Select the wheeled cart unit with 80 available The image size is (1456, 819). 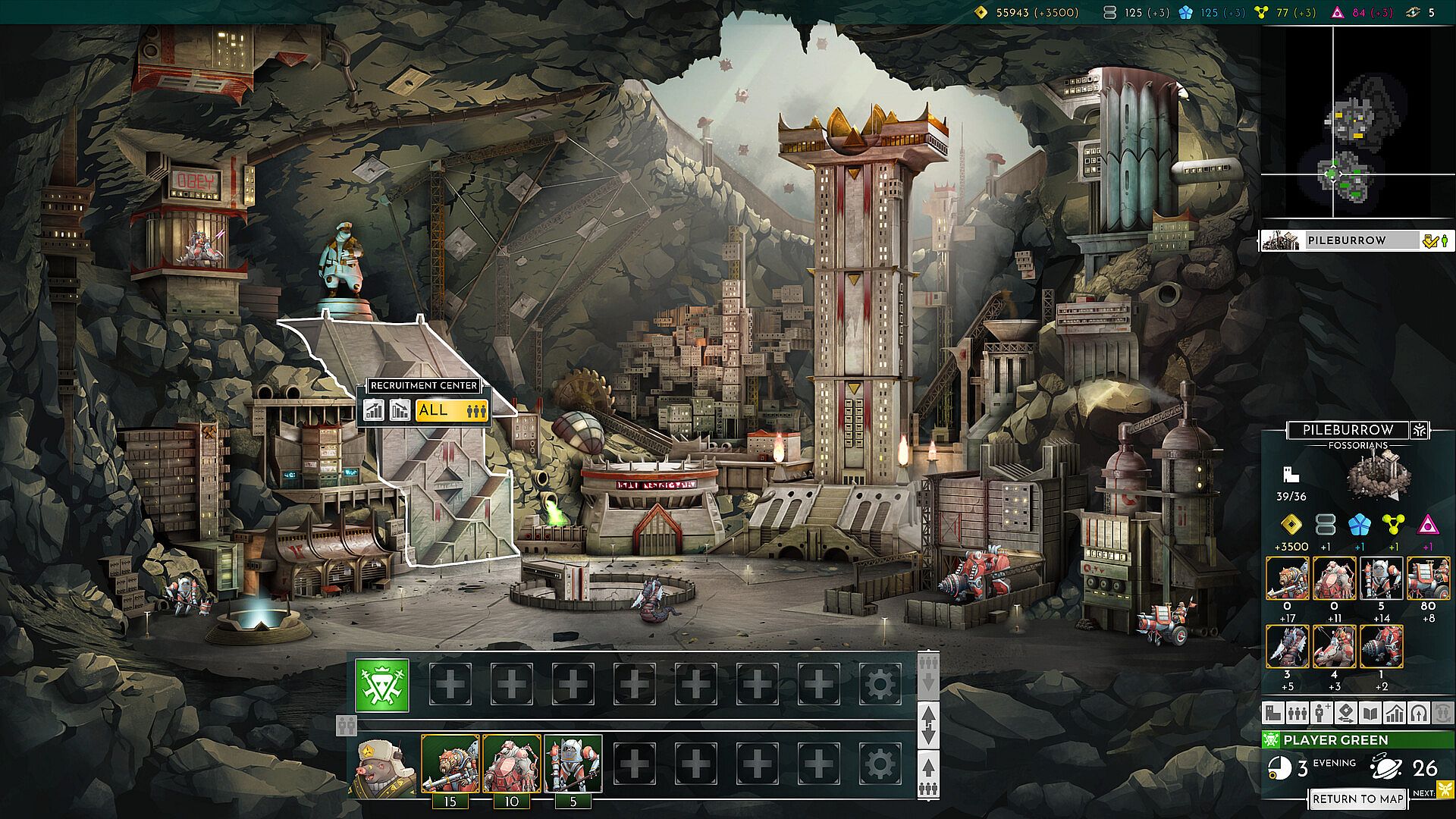pyautogui.click(x=1429, y=579)
